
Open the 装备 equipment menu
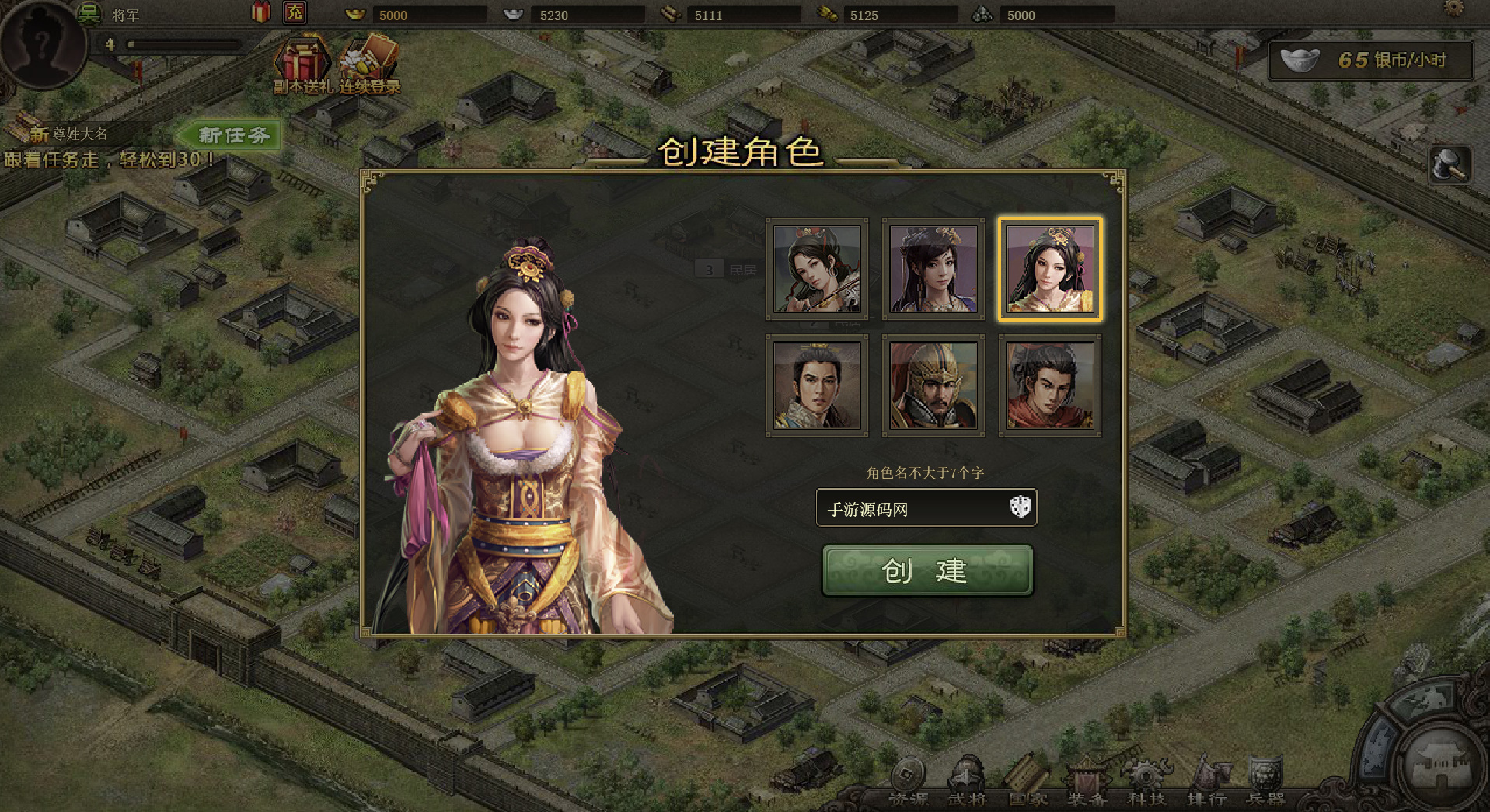(1086, 781)
